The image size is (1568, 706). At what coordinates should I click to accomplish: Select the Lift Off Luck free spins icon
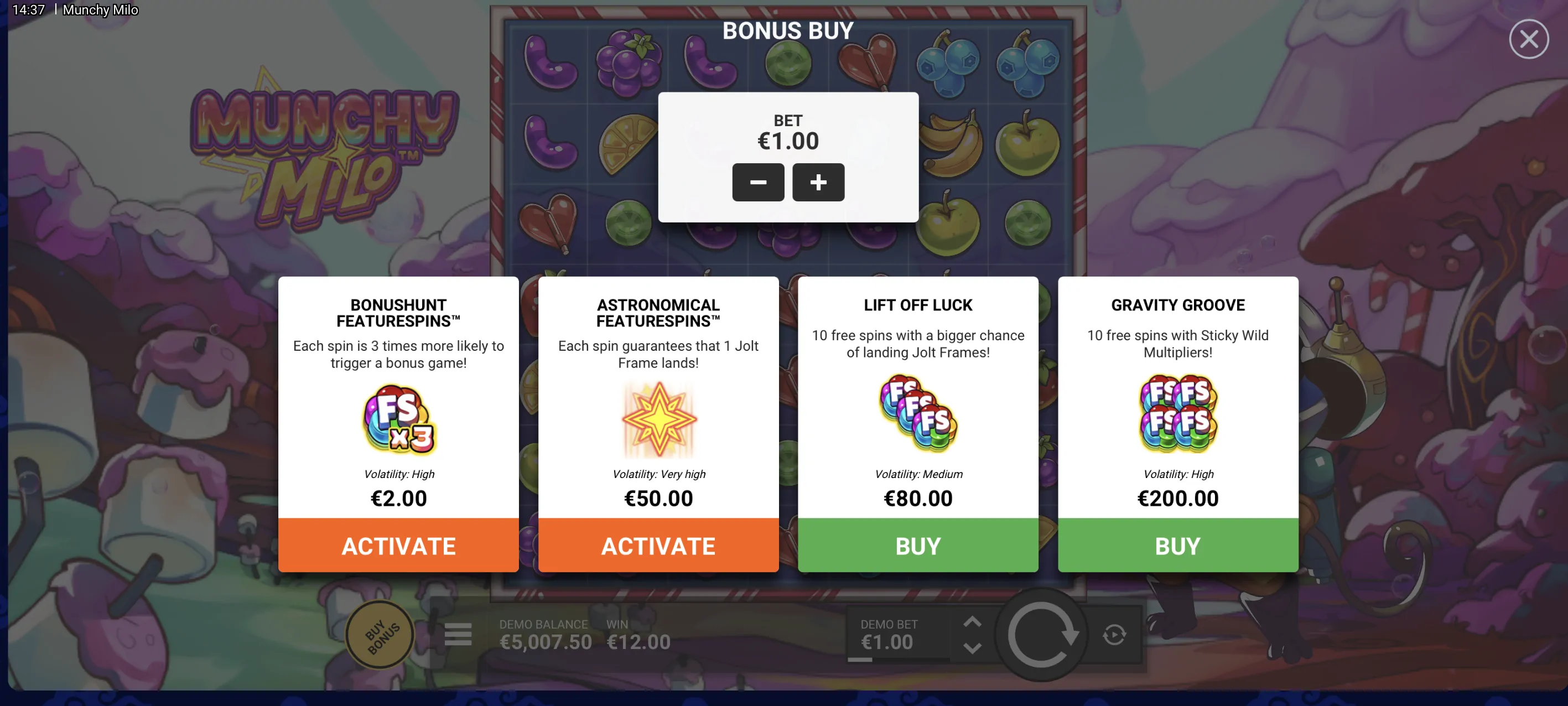(x=917, y=414)
